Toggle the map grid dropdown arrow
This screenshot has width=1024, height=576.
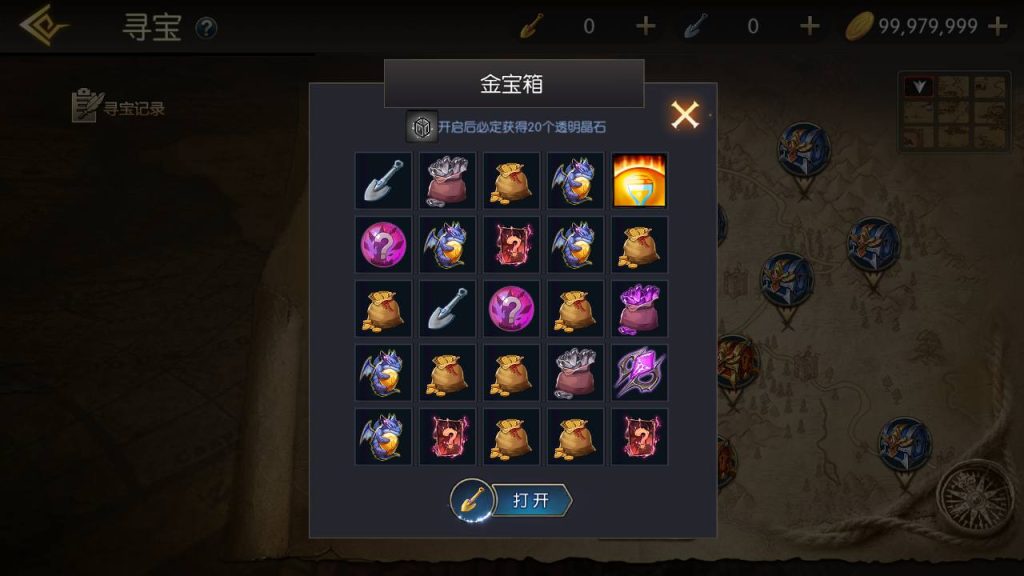click(919, 87)
